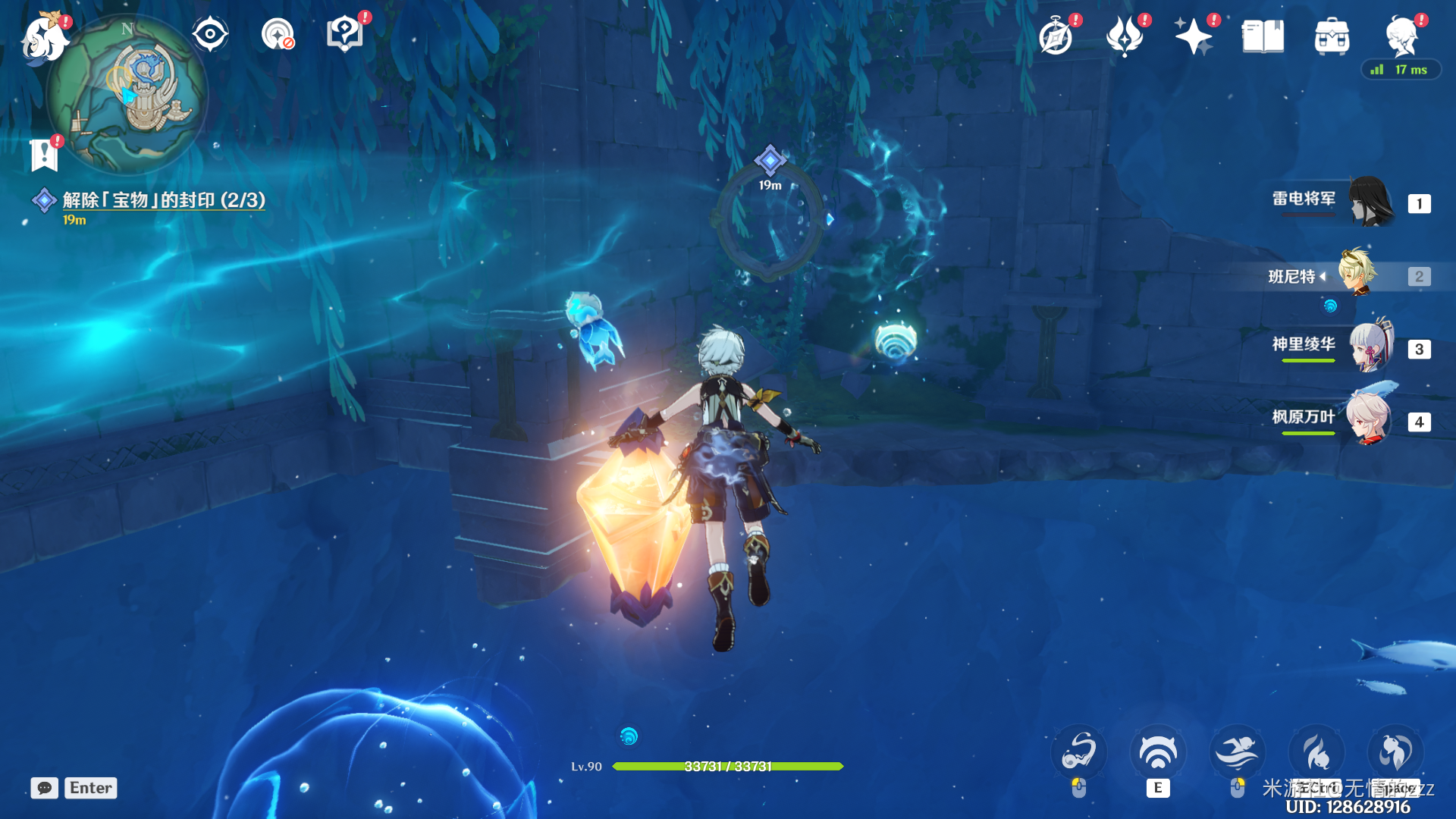Activate the swimmer dash ability icon
Image resolution: width=1456 pixels, height=819 pixels.
1237,753
